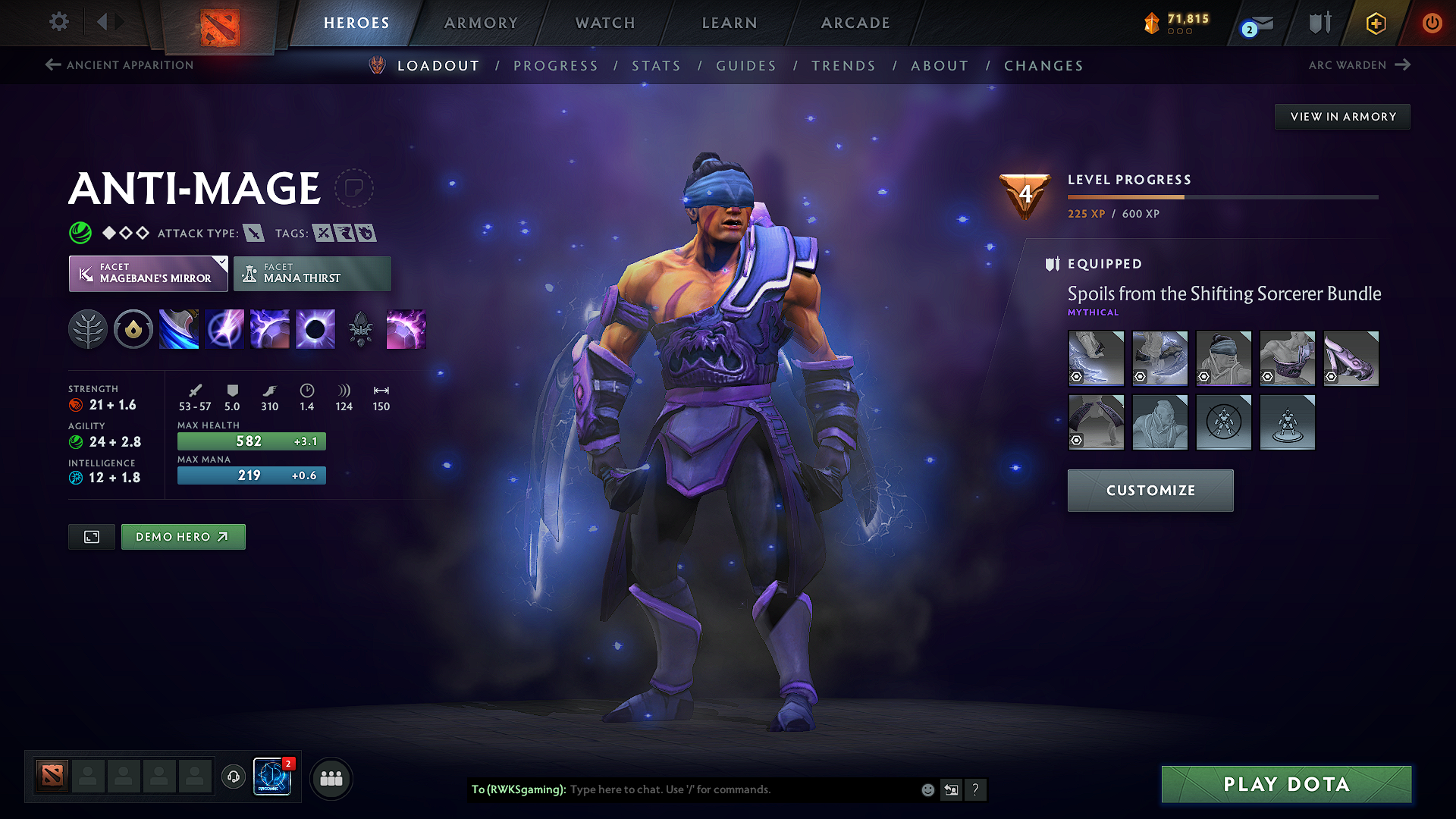The height and width of the screenshot is (819, 1456).
Task: Open the talent tree branch icon
Action: (88, 328)
